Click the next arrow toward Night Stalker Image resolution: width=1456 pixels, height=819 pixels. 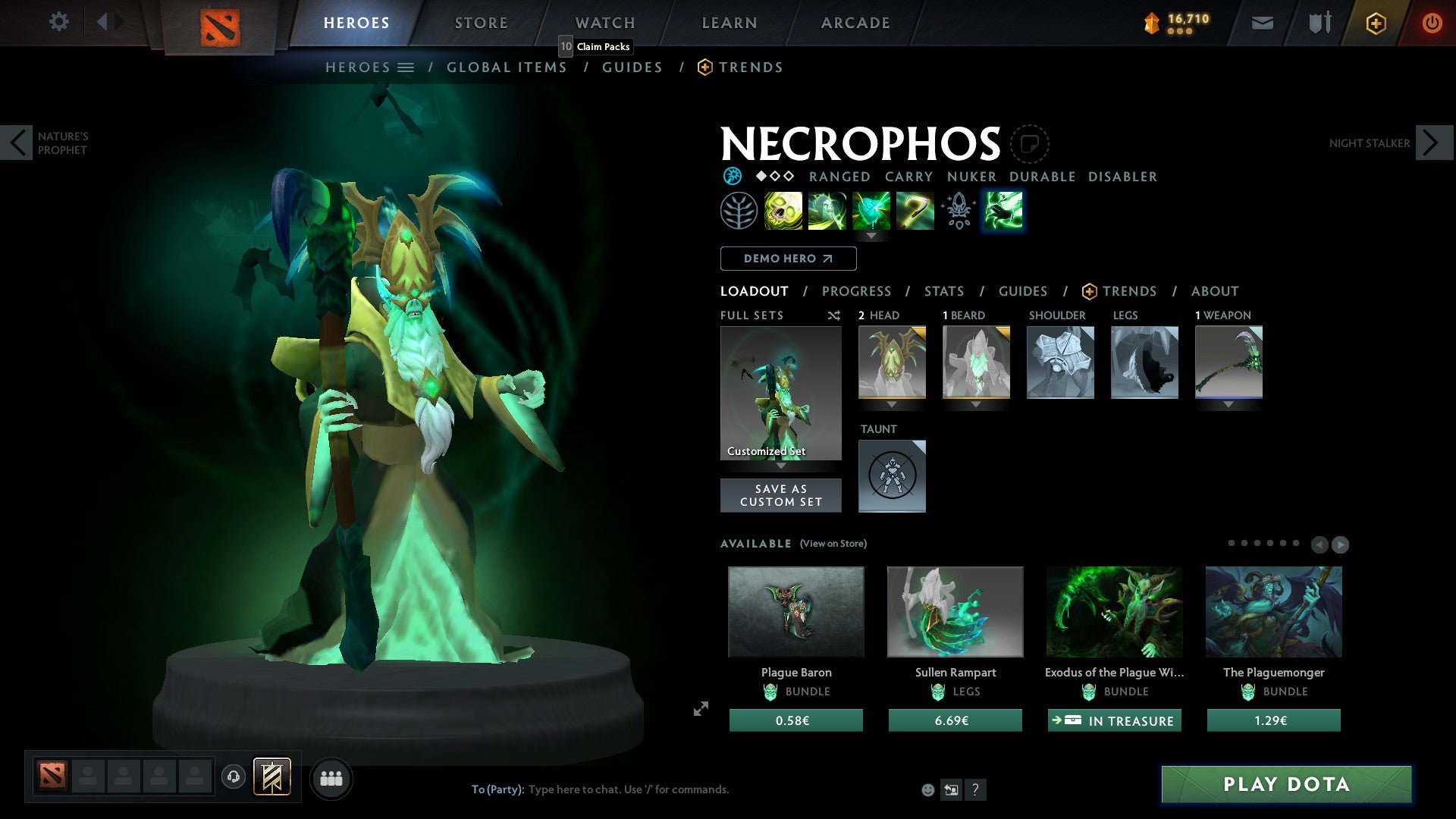pyautogui.click(x=1429, y=142)
